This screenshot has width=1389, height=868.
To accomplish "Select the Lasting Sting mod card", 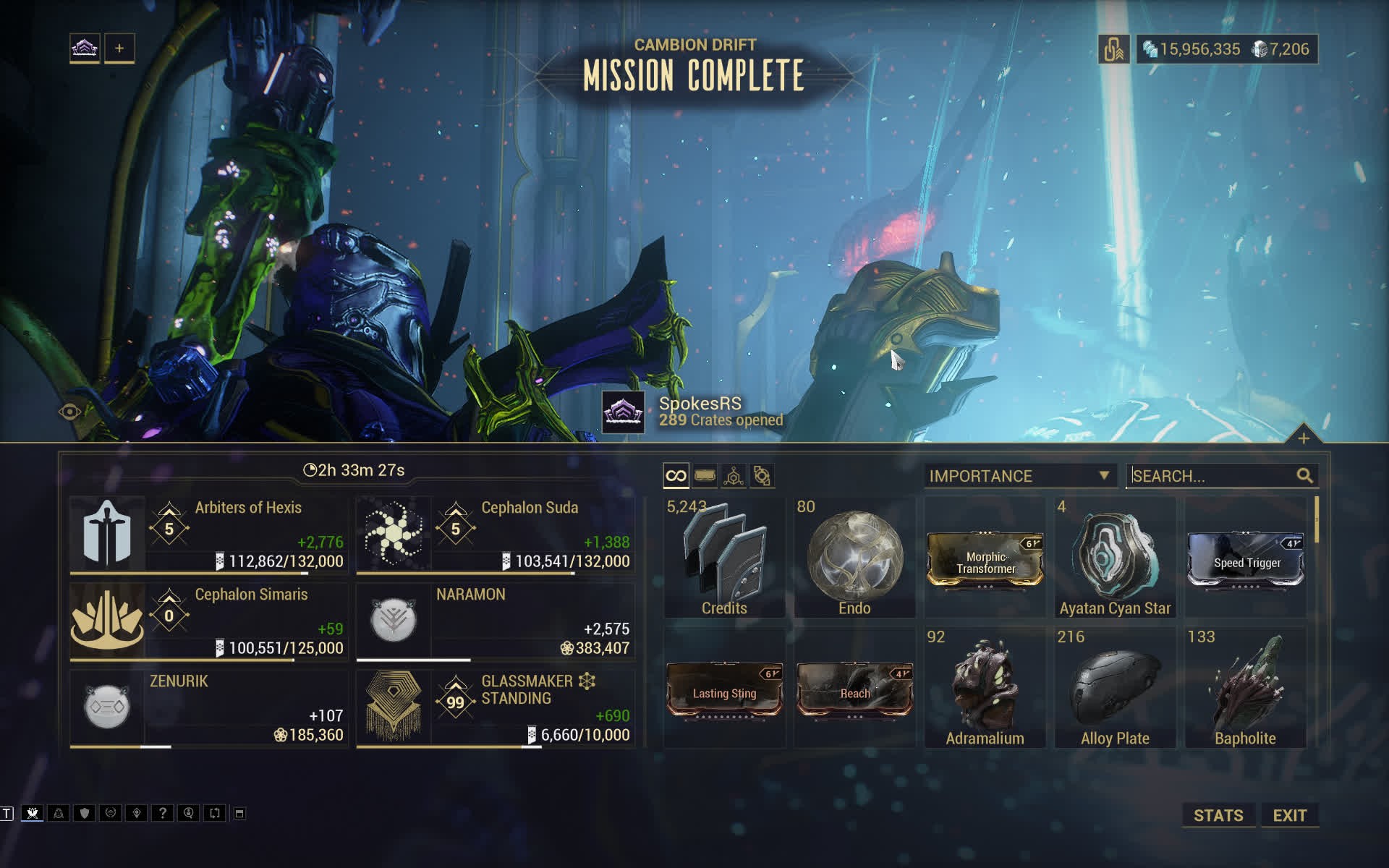I will tap(724, 689).
